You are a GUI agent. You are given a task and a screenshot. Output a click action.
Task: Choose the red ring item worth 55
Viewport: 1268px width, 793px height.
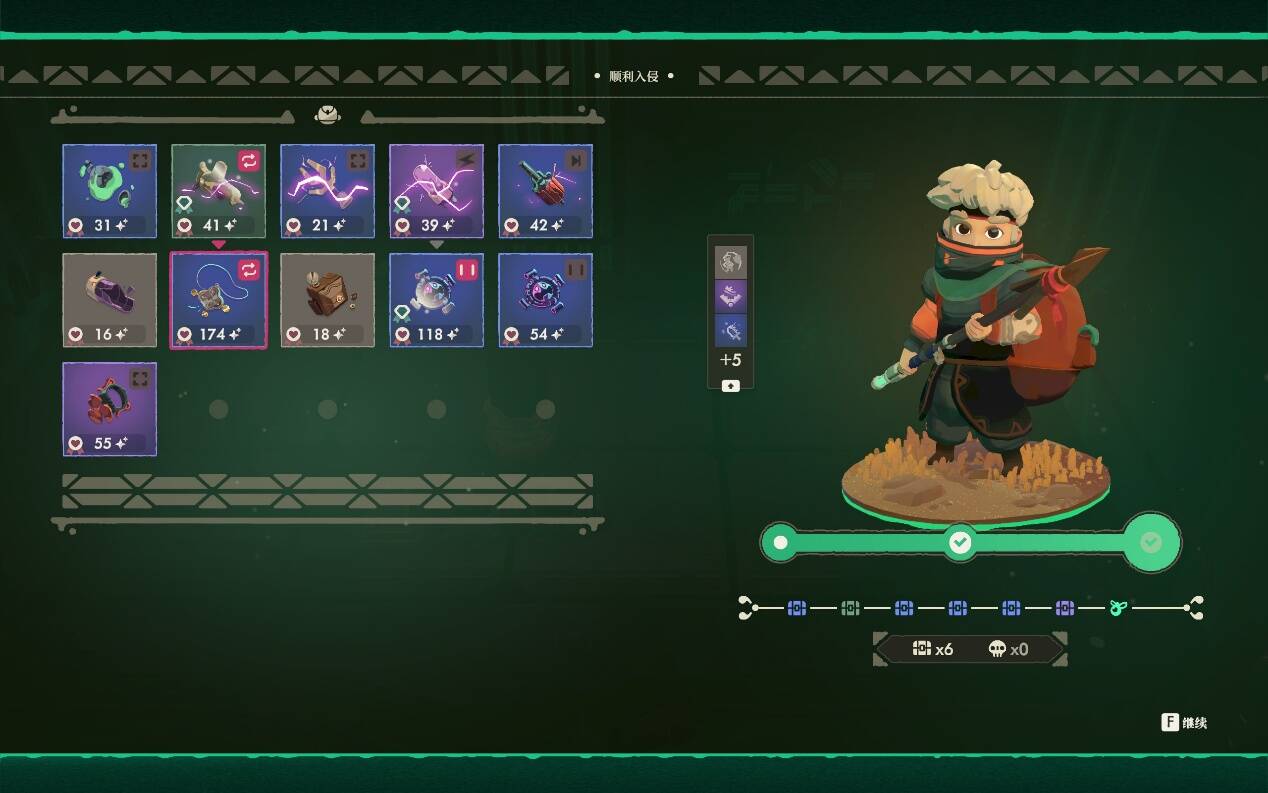click(109, 408)
